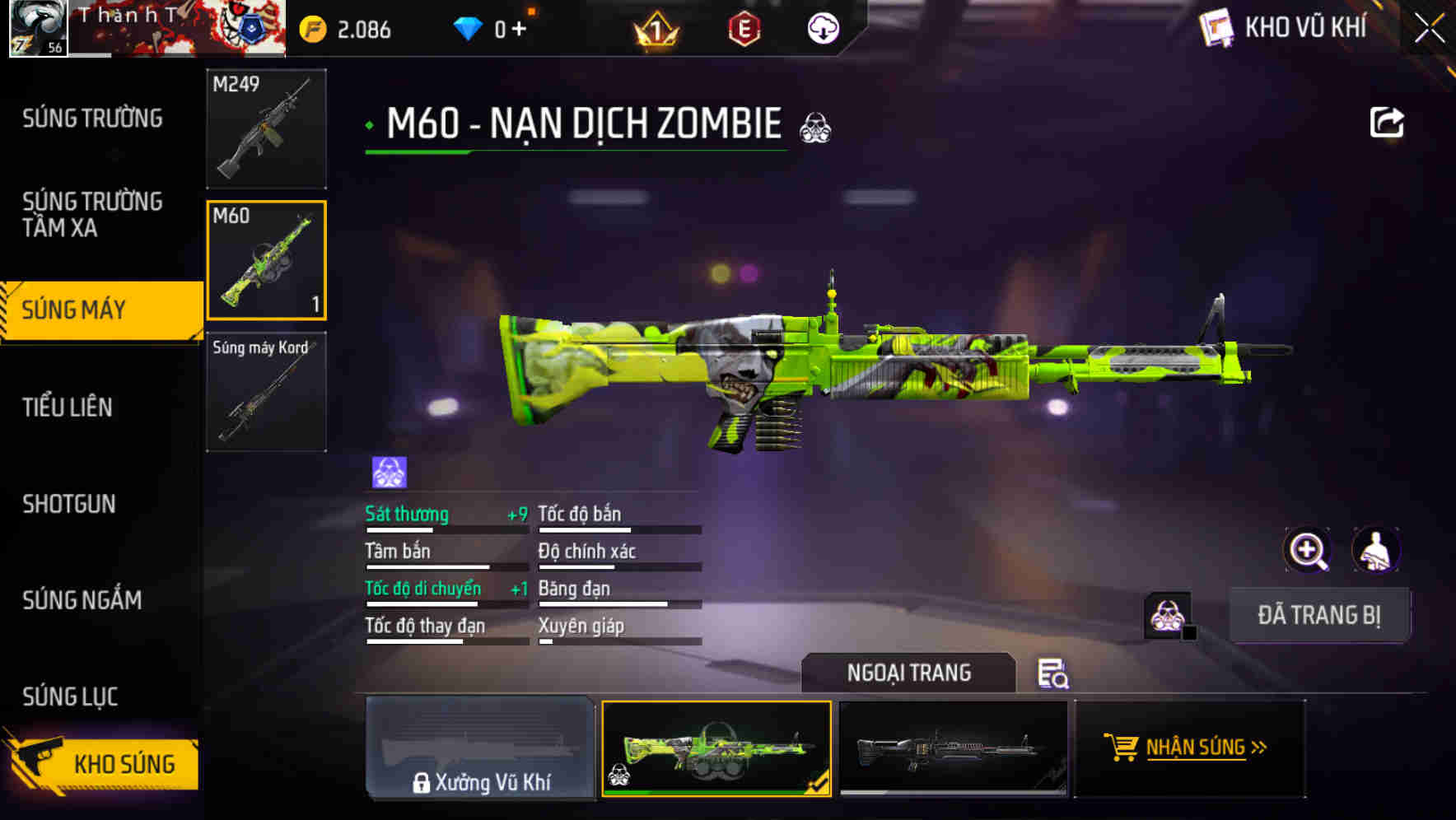Toggle the biohazard skin effect near ĐÃ TRANG BỊ
The image size is (1456, 820).
point(1165,616)
